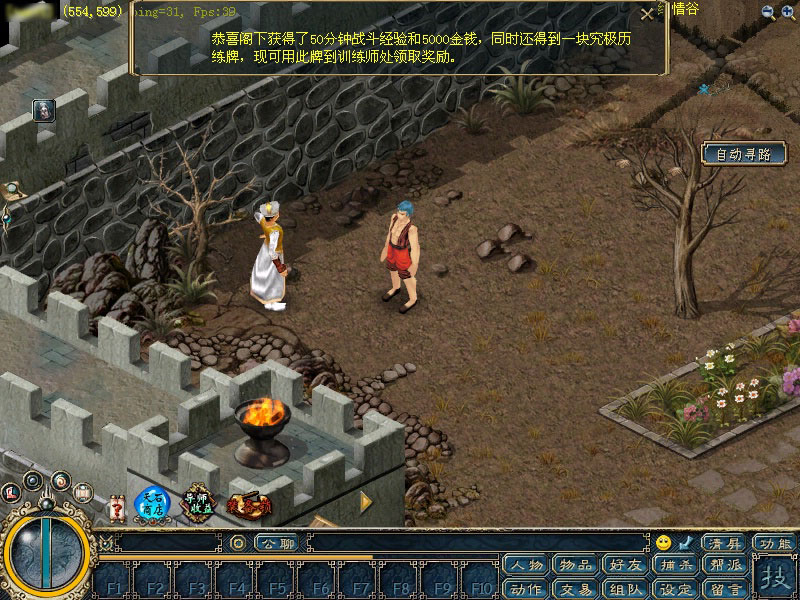Open the 帮派 guild panel
This screenshot has height=600, width=800.
tap(723, 565)
